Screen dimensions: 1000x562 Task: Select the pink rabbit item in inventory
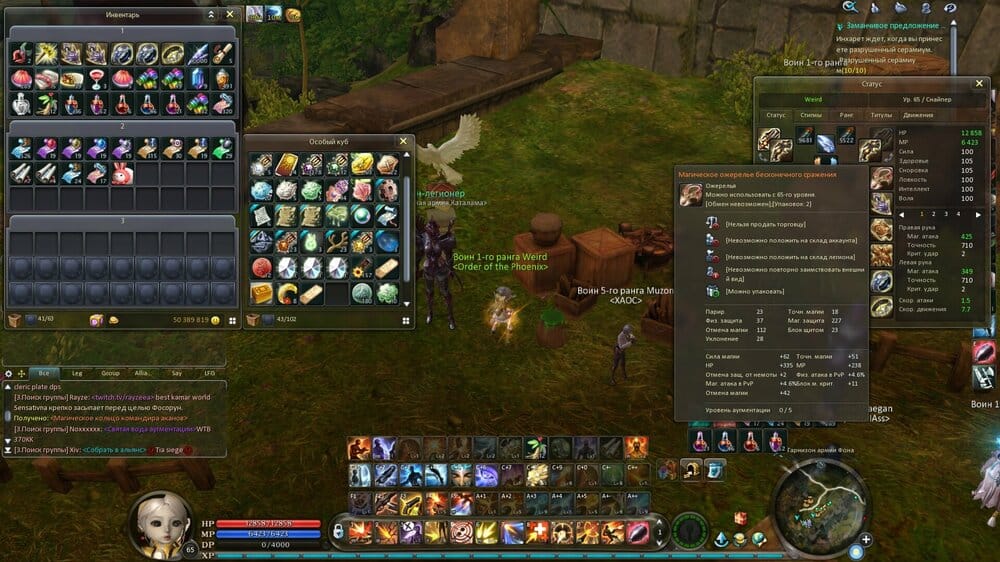[x=122, y=173]
